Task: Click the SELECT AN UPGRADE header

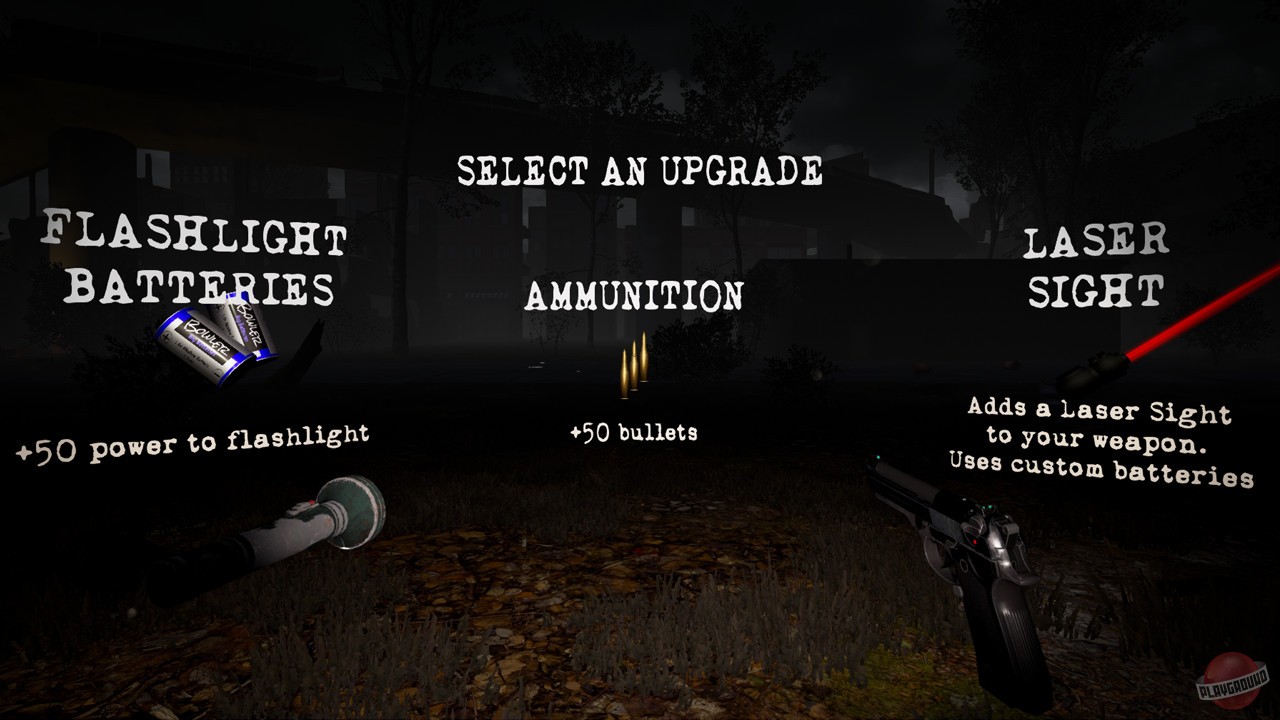Action: click(643, 171)
